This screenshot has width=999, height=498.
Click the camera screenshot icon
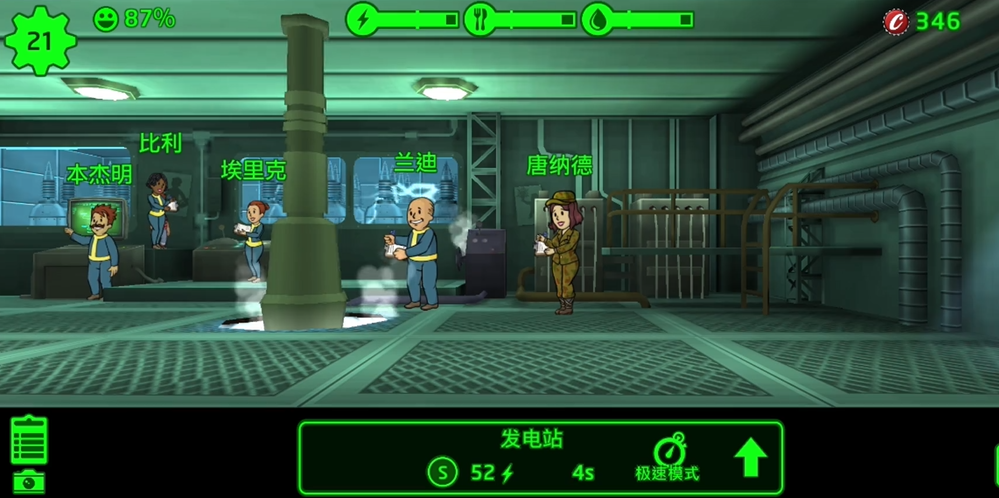pos(29,481)
